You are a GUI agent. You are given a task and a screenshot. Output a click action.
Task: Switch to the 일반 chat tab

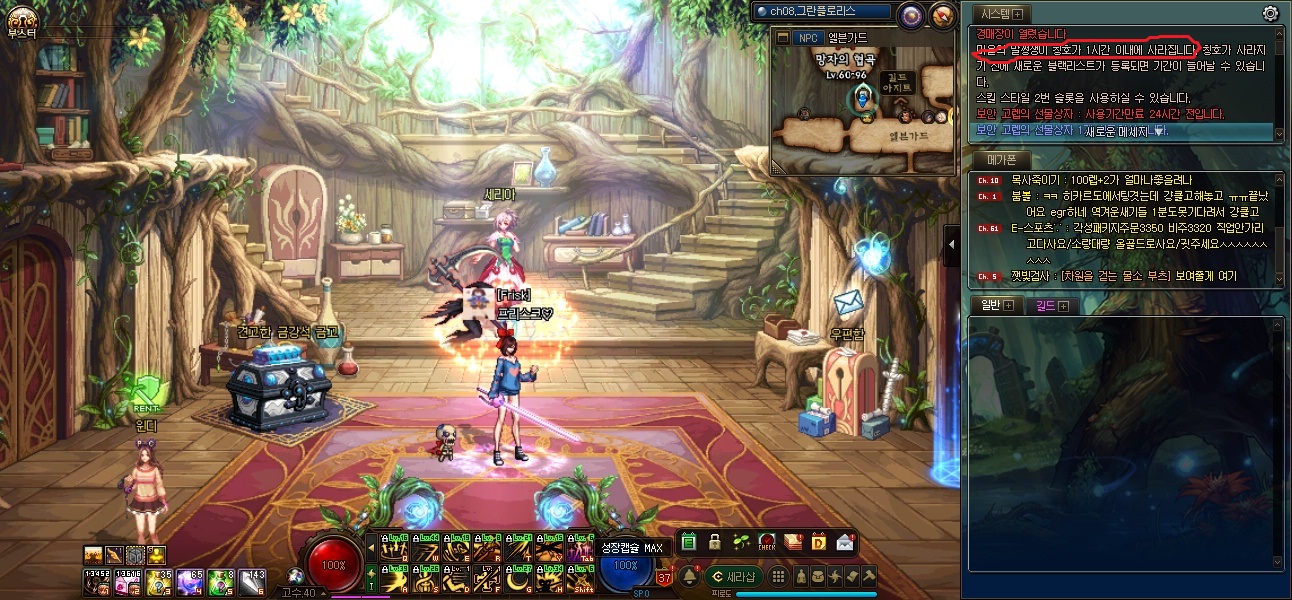(988, 305)
